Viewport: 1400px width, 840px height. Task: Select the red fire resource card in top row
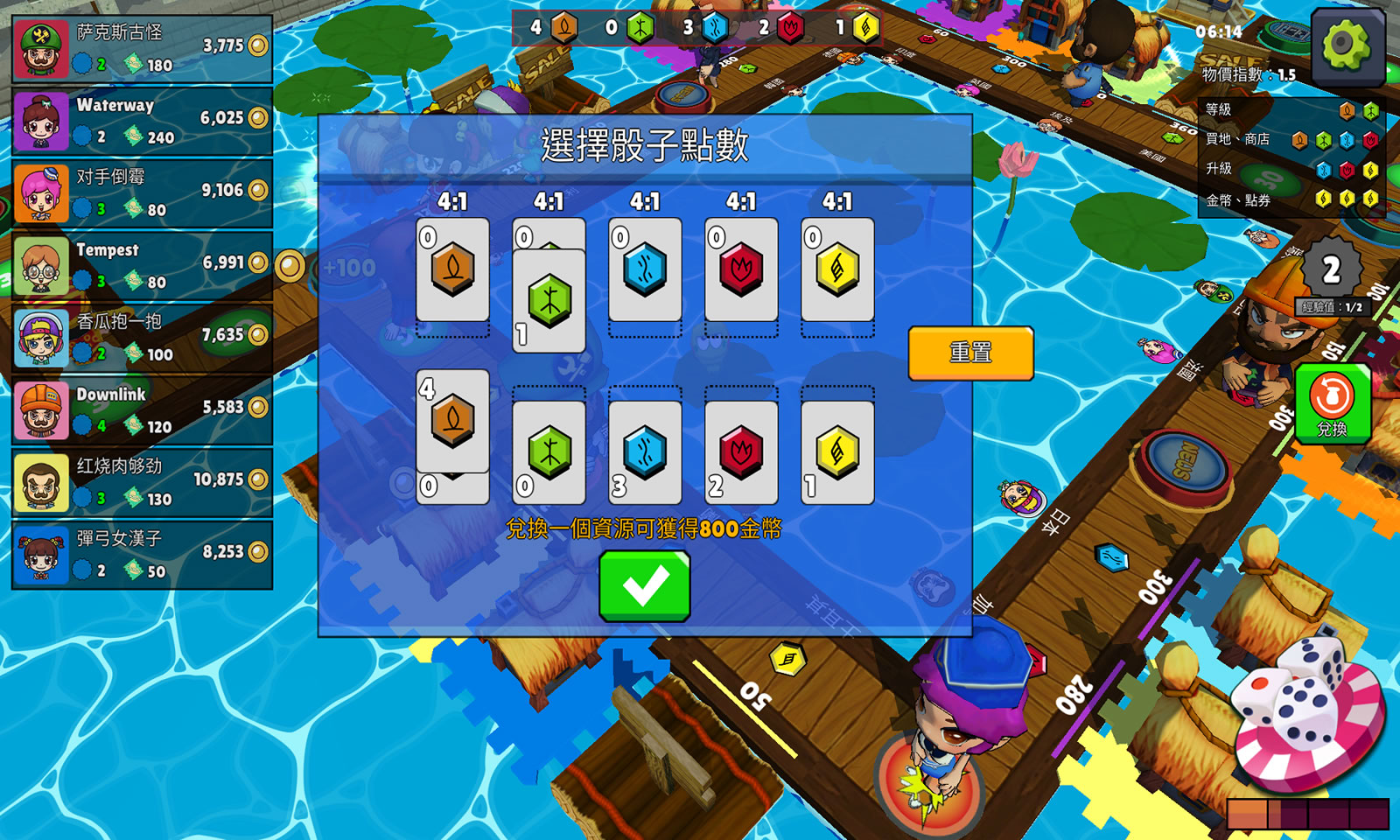pos(741,271)
